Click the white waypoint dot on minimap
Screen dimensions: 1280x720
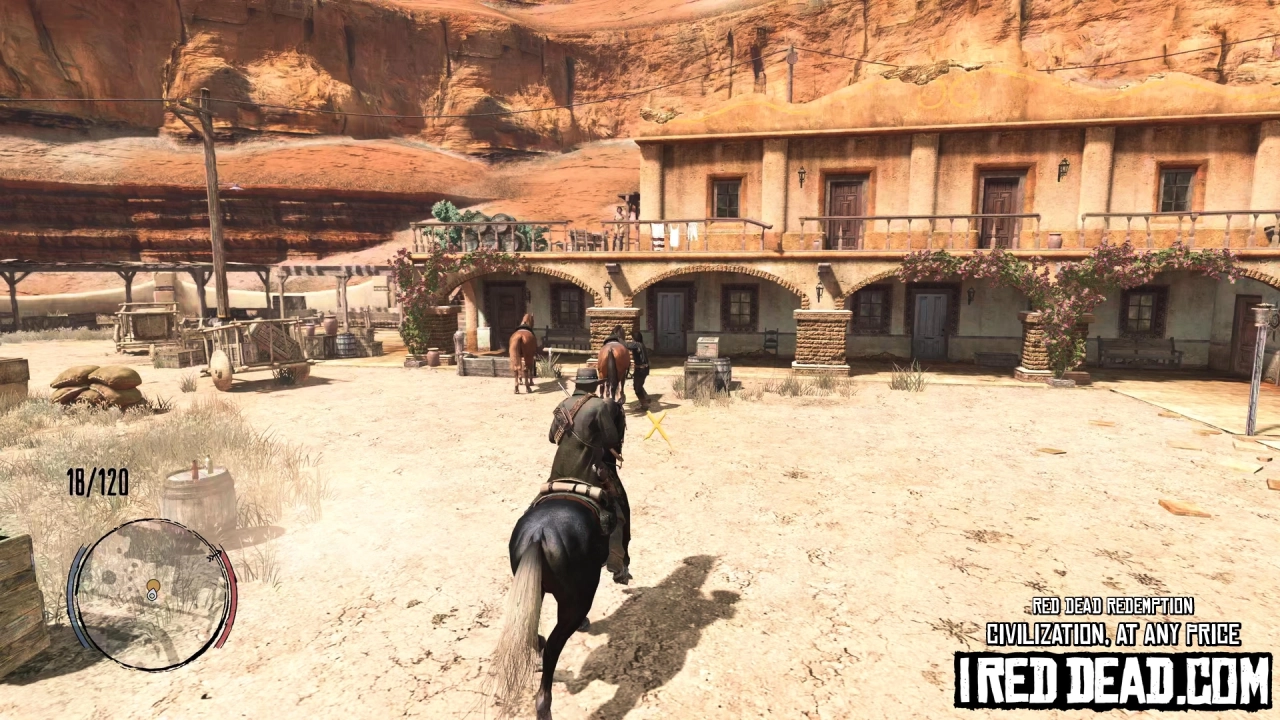tap(151, 596)
